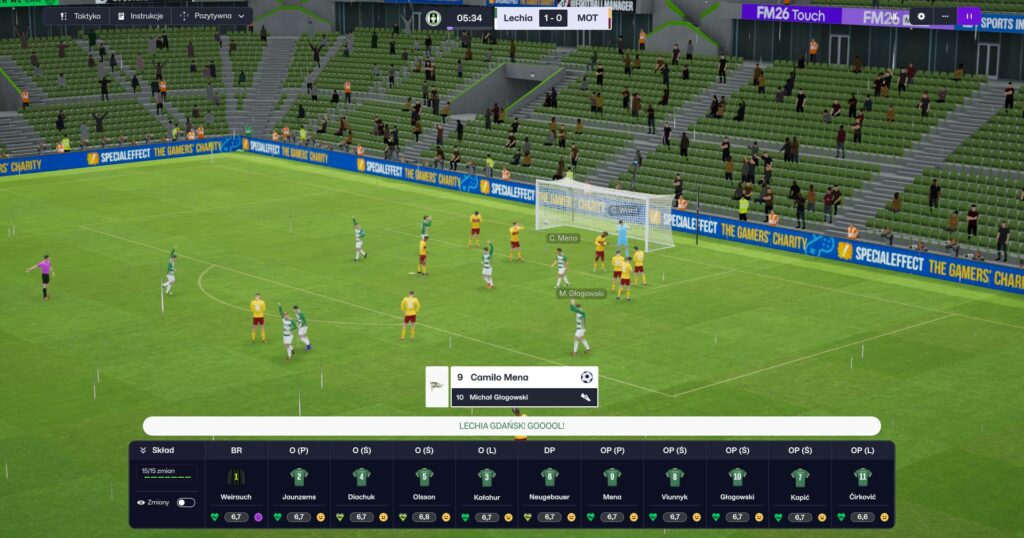Select Olsson player card
This screenshot has width=1024, height=538.
(424, 485)
